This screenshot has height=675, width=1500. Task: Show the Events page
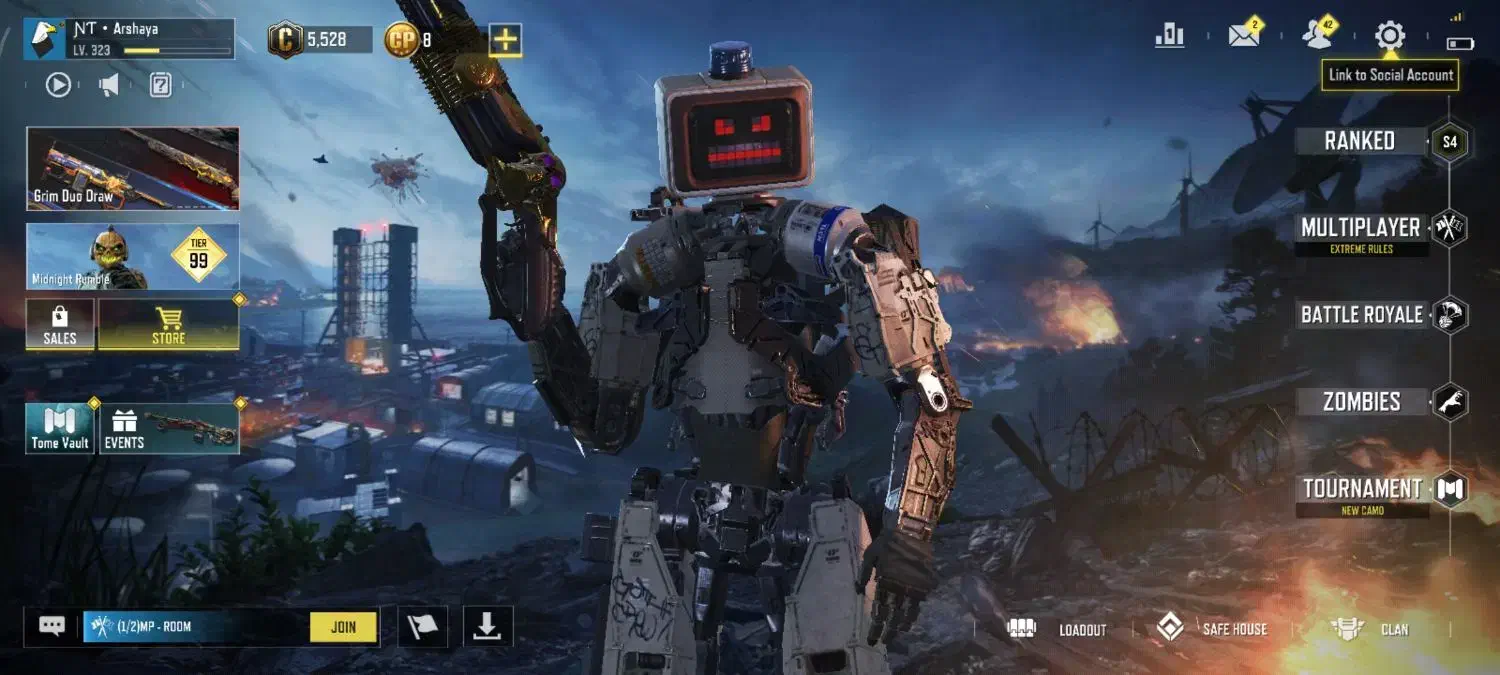point(168,428)
